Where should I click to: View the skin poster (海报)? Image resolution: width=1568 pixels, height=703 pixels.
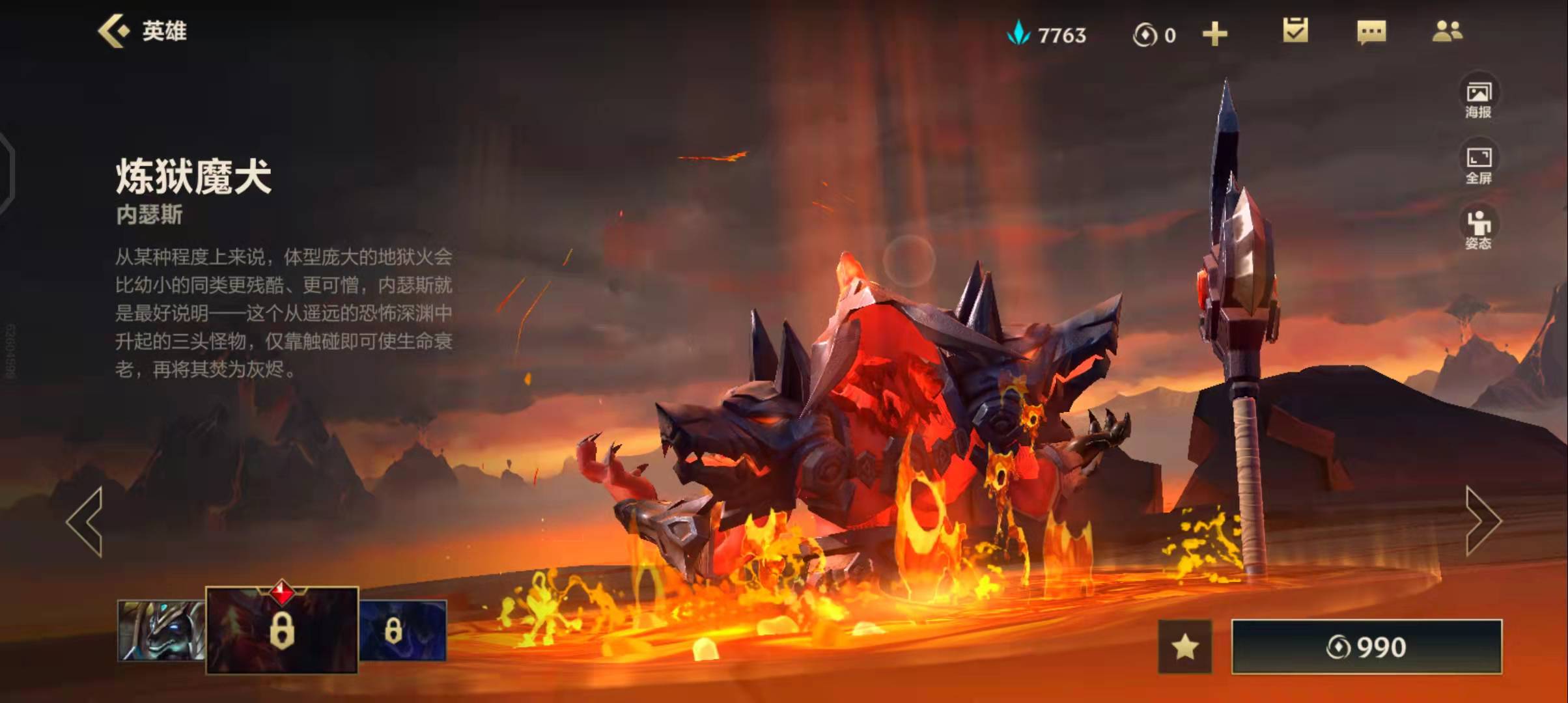tap(1478, 98)
